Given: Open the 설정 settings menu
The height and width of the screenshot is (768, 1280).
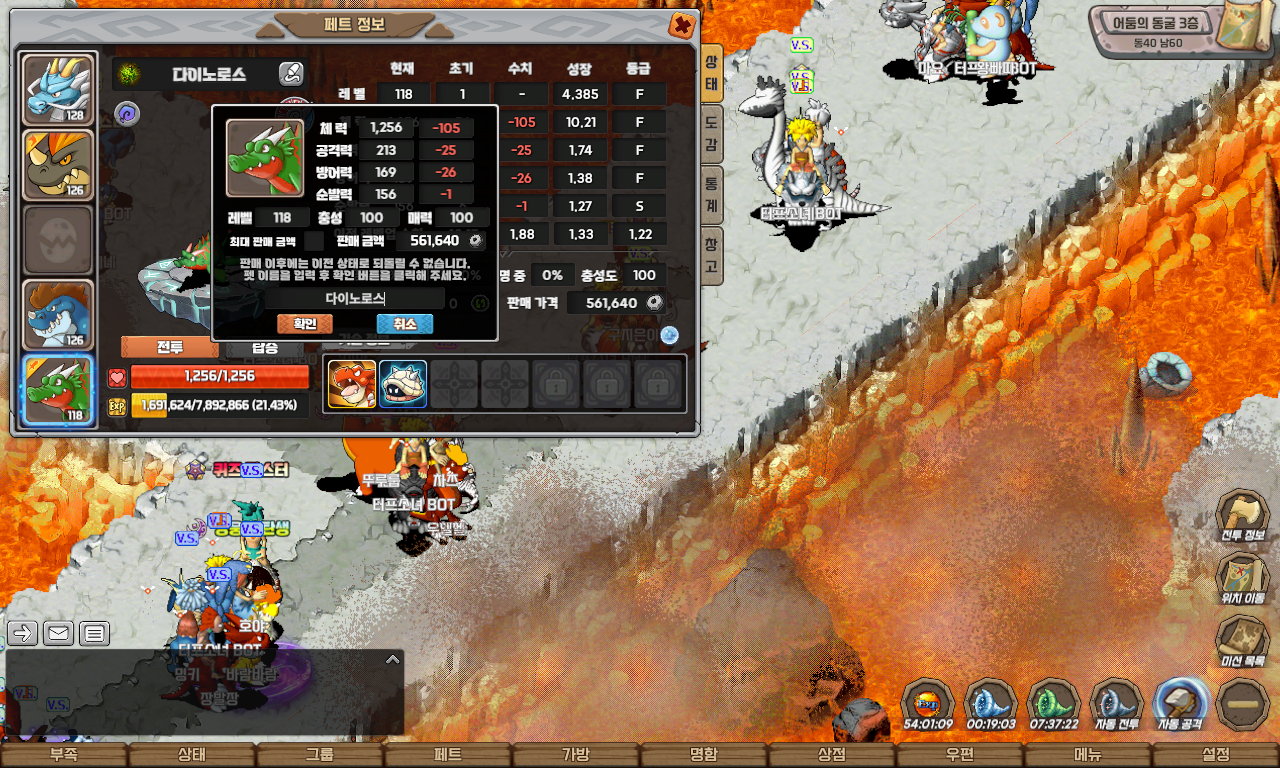Looking at the screenshot, I should (1216, 755).
